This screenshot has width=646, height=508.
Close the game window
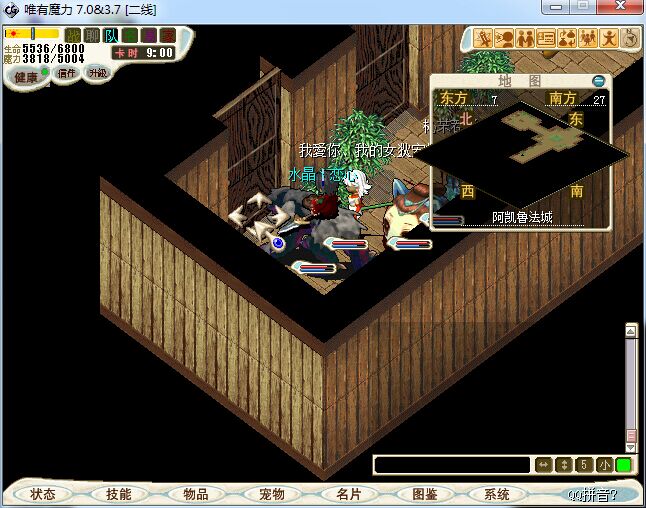(x=625, y=8)
